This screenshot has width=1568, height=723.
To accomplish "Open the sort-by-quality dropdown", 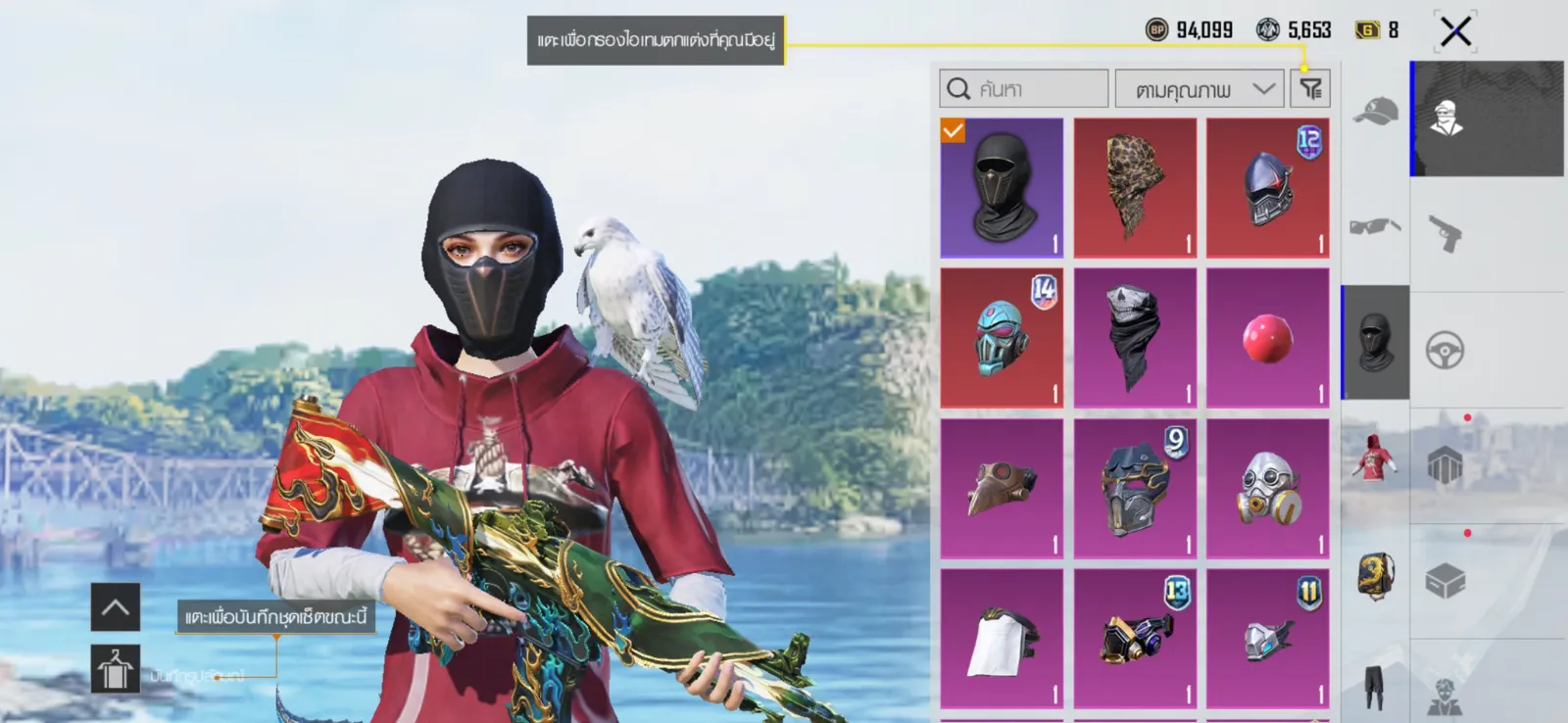I will pos(1200,89).
